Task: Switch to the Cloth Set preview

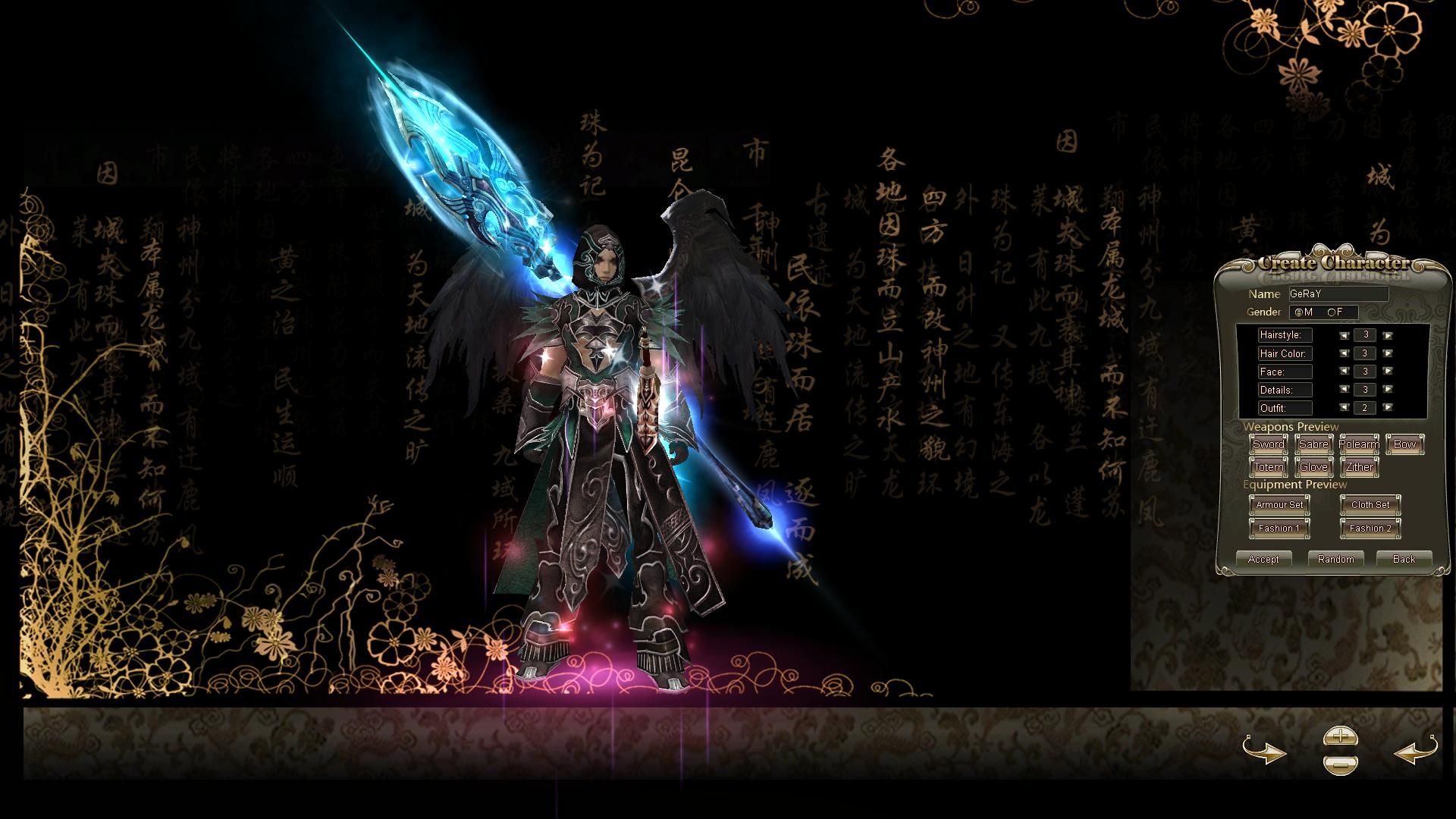Action: 1370,505
